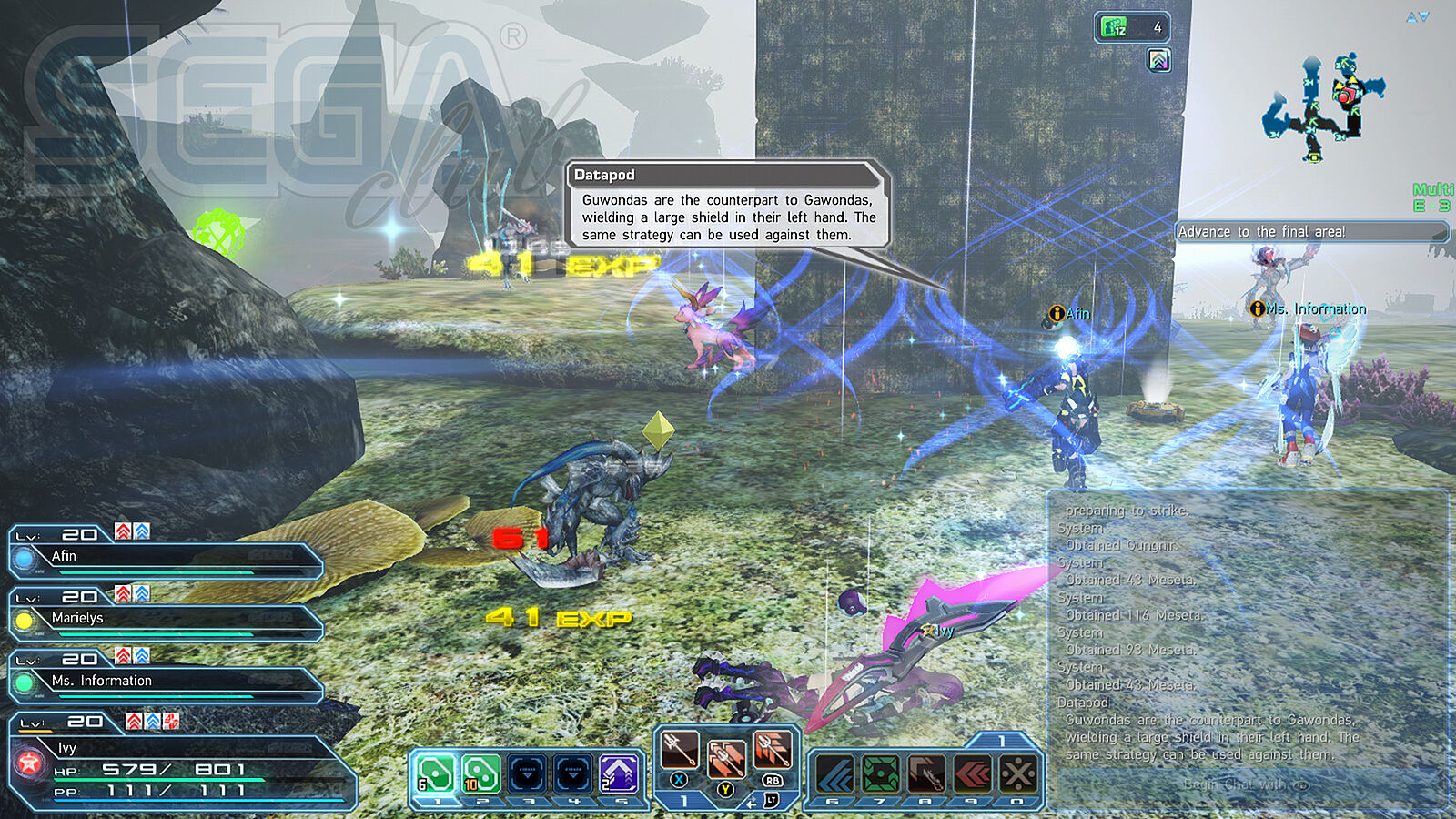This screenshot has width=1456, height=819.
Task: Select the spear photon art bound to RB
Action: 773,752
